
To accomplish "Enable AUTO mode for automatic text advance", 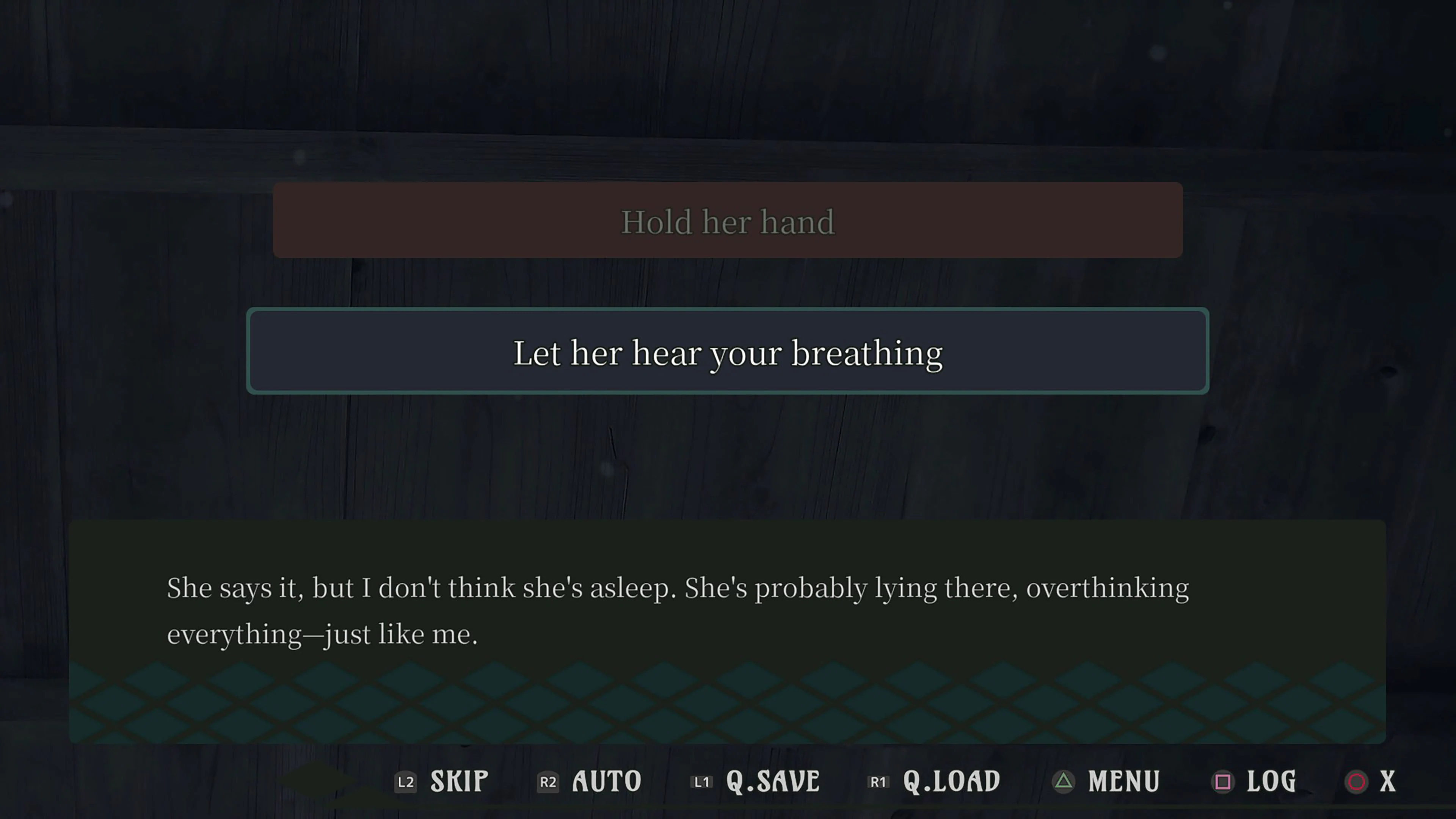I will [606, 782].
